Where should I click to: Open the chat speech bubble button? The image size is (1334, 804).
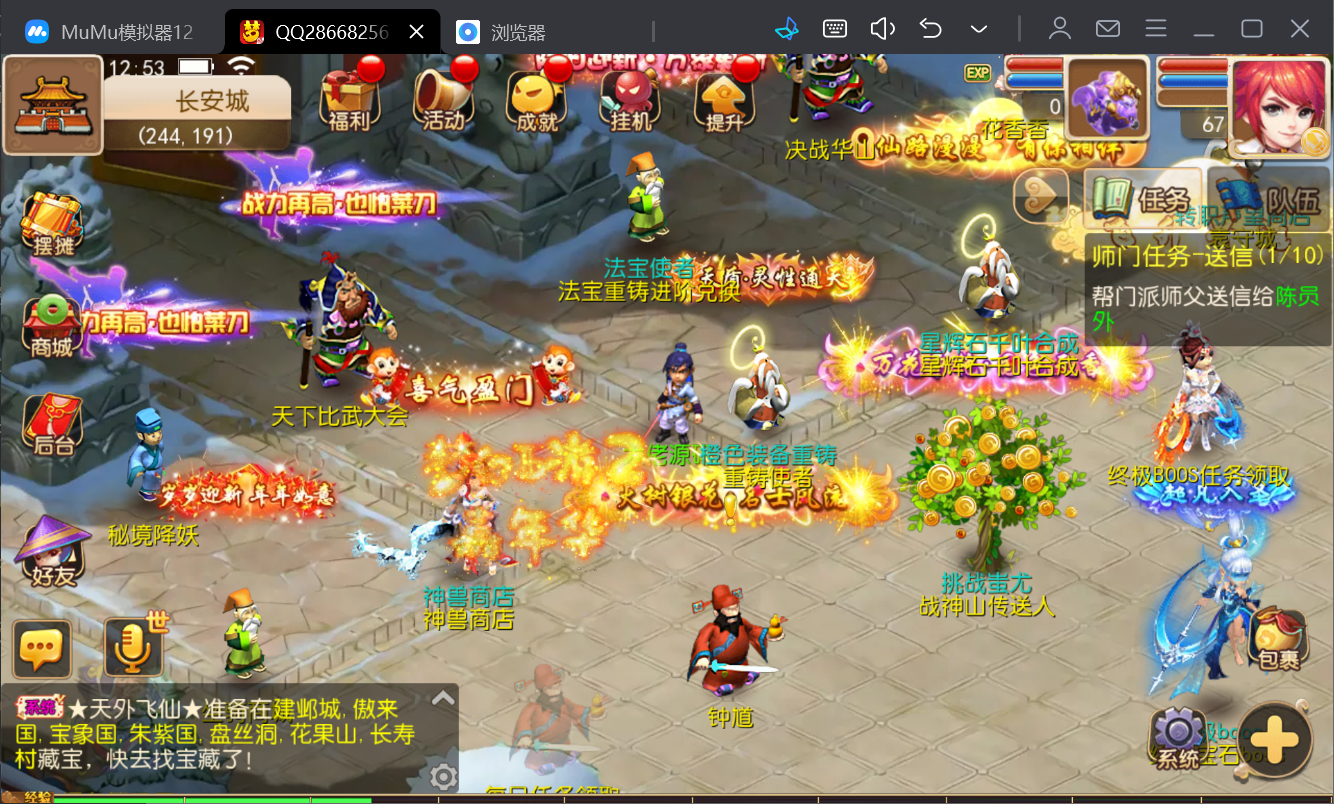point(42,649)
